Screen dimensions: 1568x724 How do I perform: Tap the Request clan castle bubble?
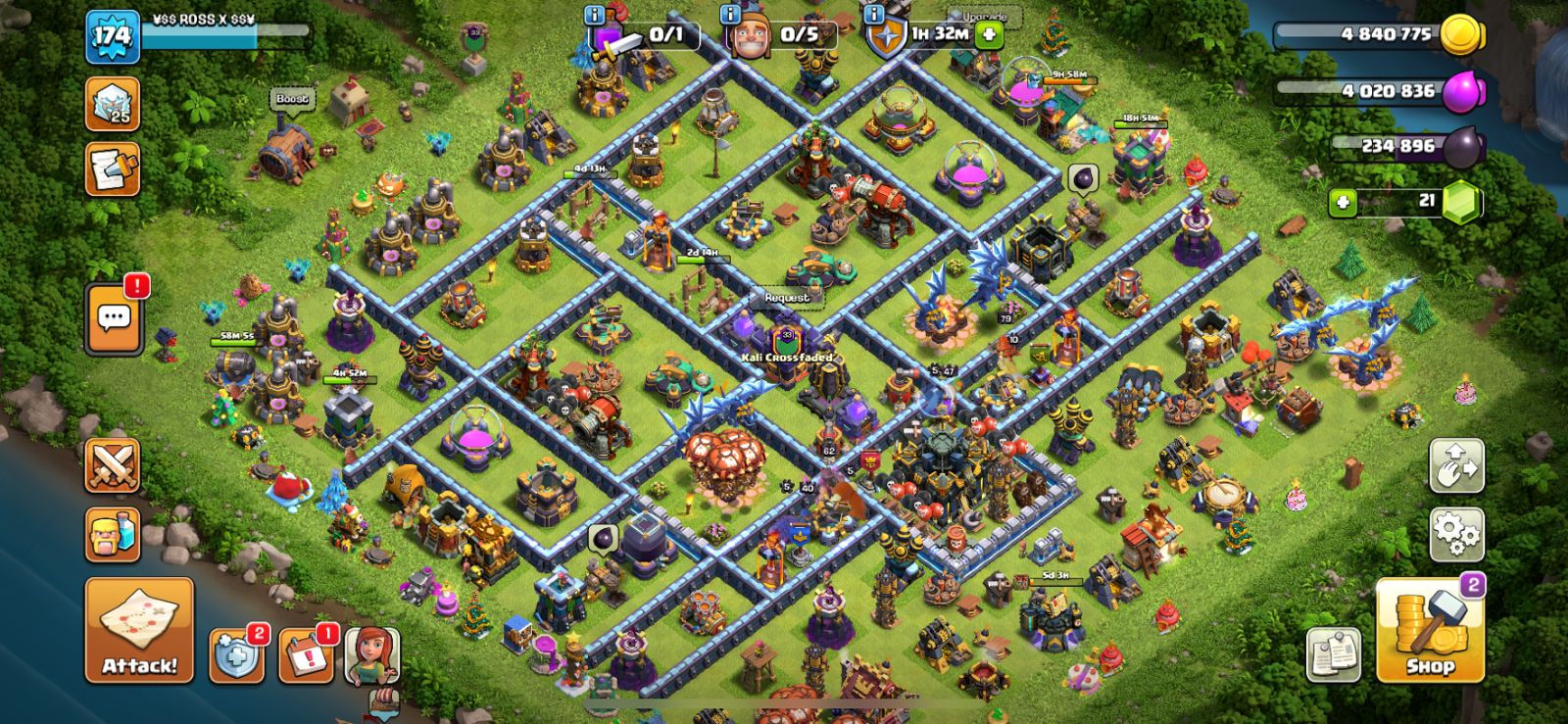click(786, 297)
